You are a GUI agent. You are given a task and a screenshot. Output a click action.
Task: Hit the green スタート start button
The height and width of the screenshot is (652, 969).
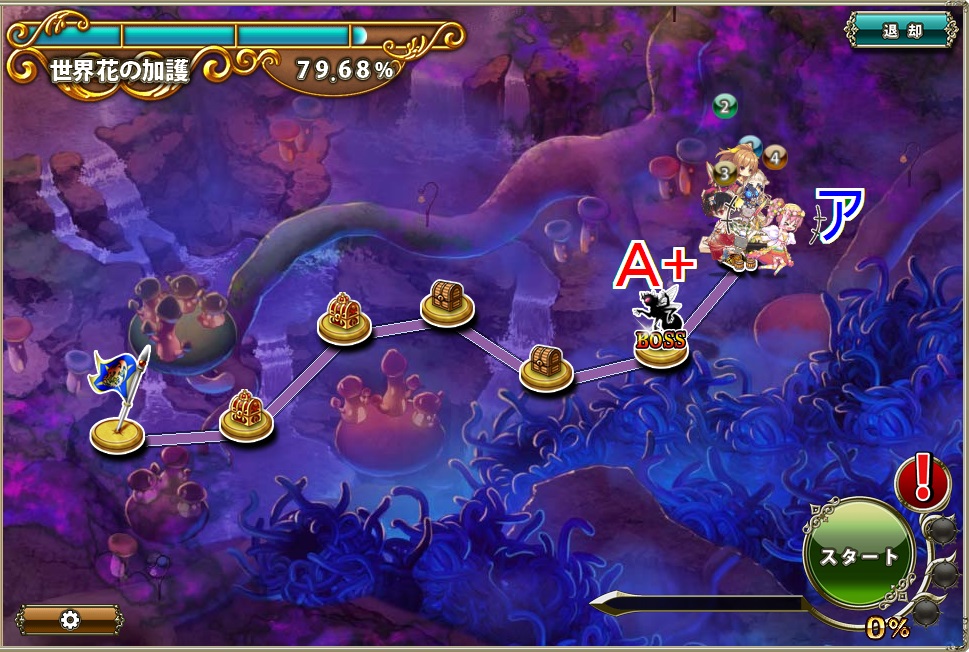(859, 555)
